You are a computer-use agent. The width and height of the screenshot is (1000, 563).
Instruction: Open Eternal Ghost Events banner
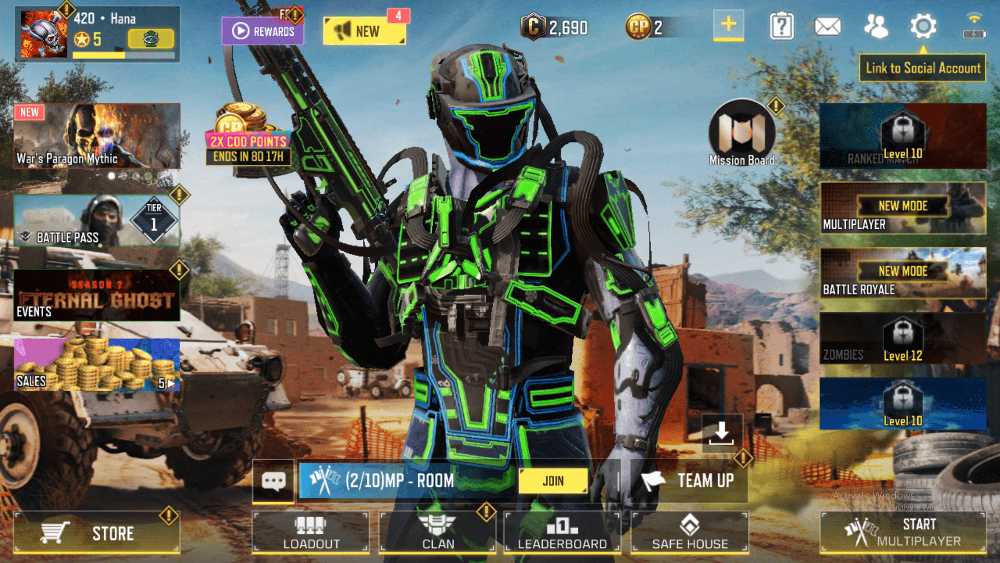(96, 295)
